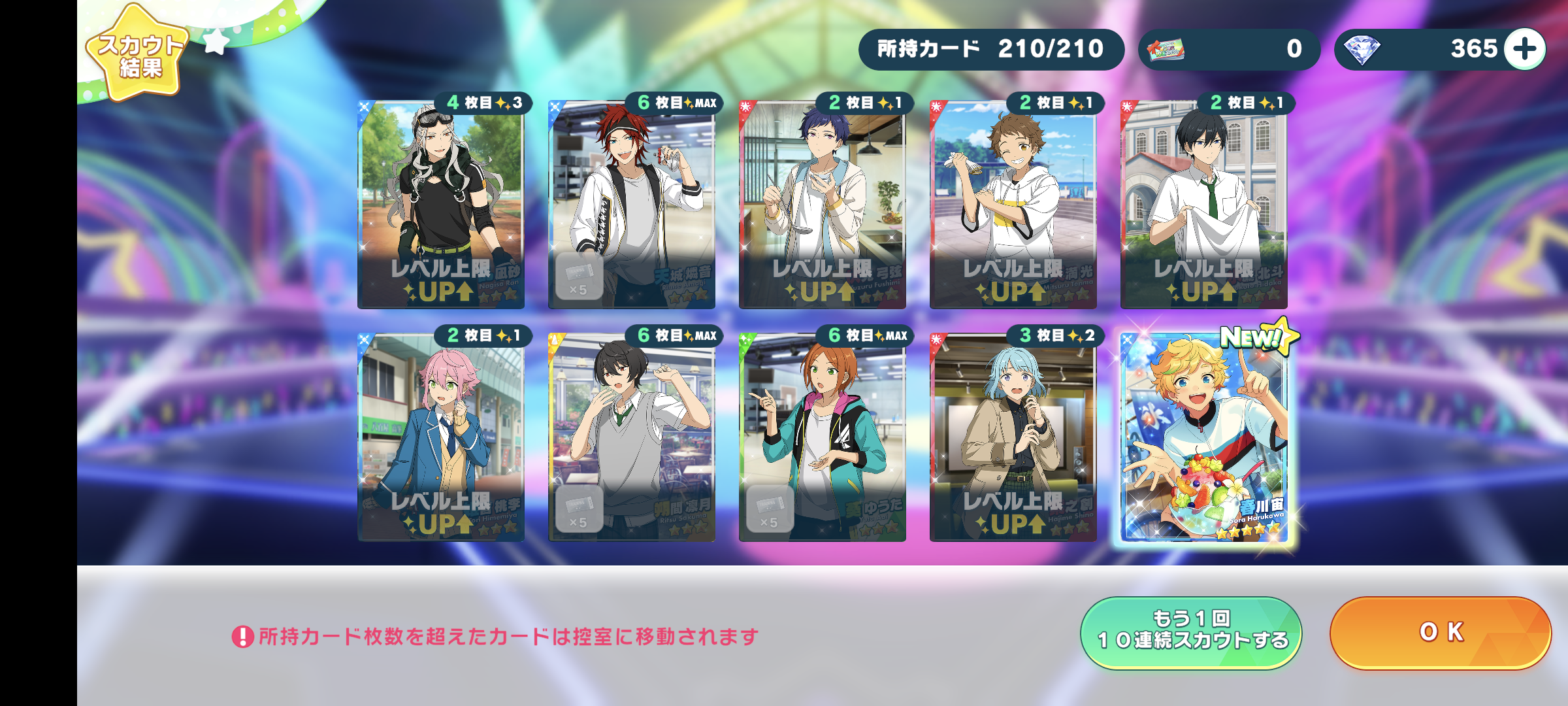Screen dimensions: 1568x706
Task: Open the Nagisa Ran card with goggles
Action: click(440, 205)
